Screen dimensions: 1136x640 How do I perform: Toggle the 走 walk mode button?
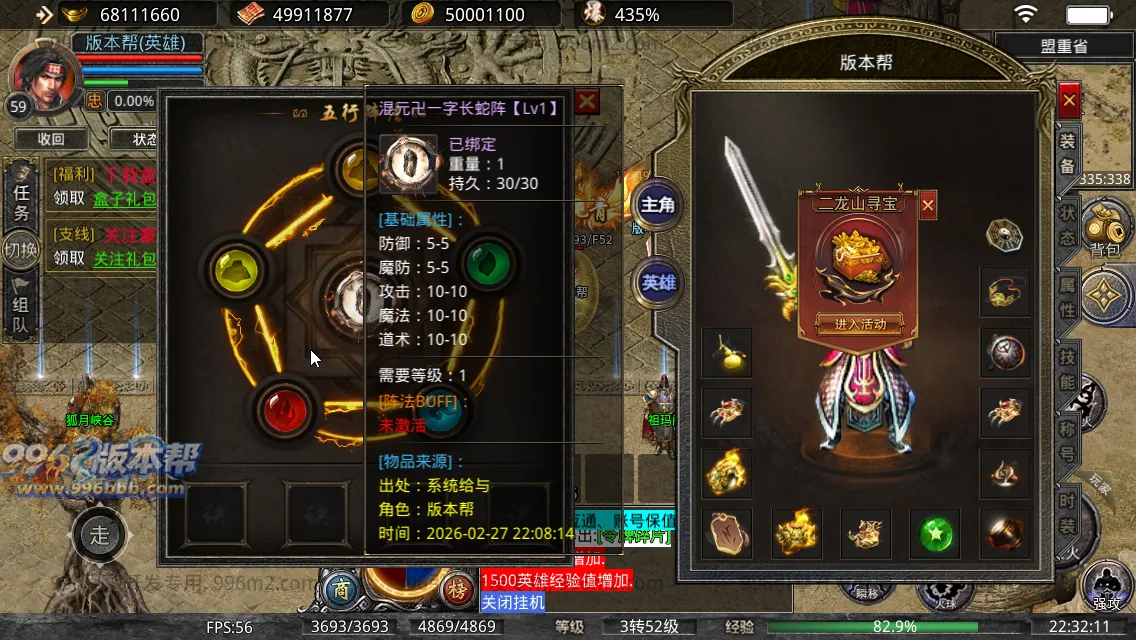pos(99,535)
